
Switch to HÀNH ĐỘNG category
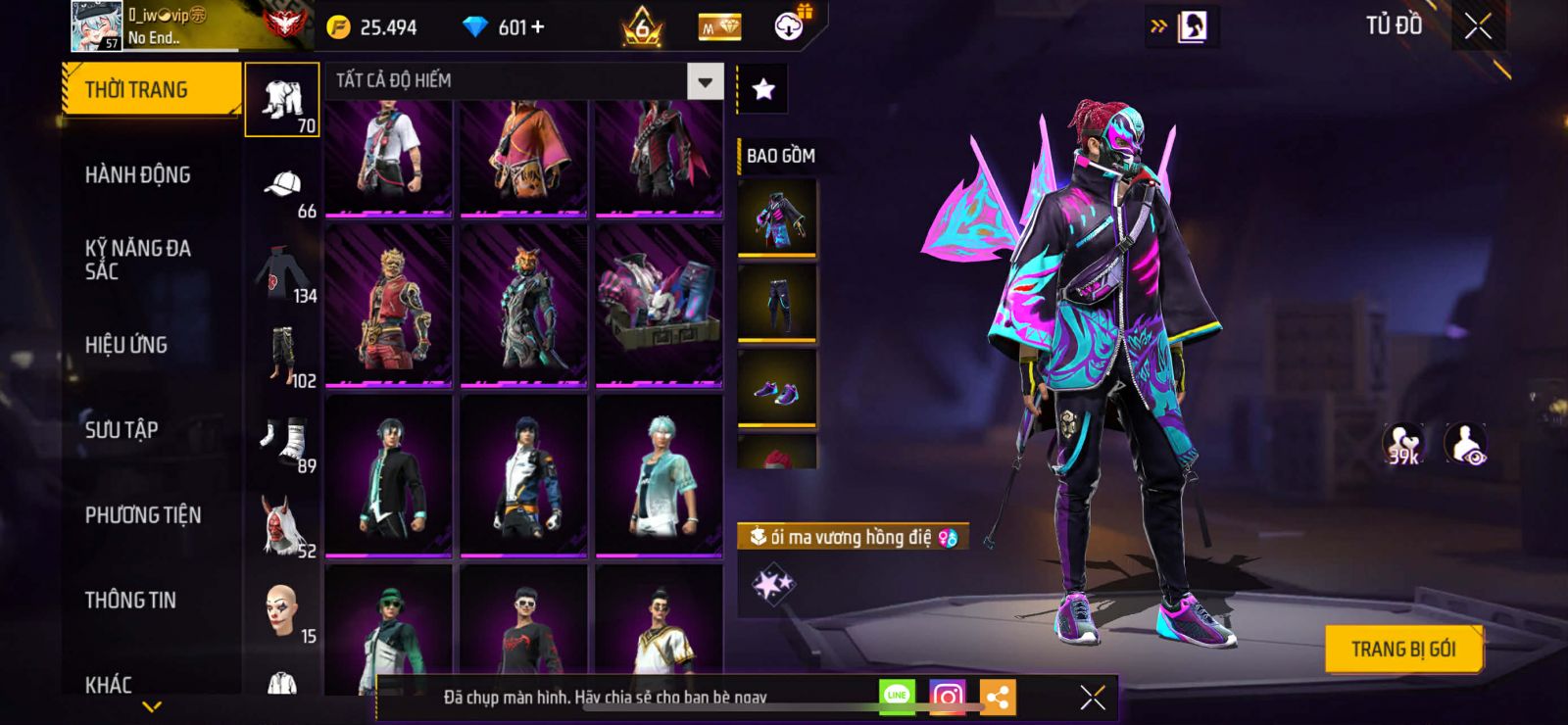coord(137,175)
